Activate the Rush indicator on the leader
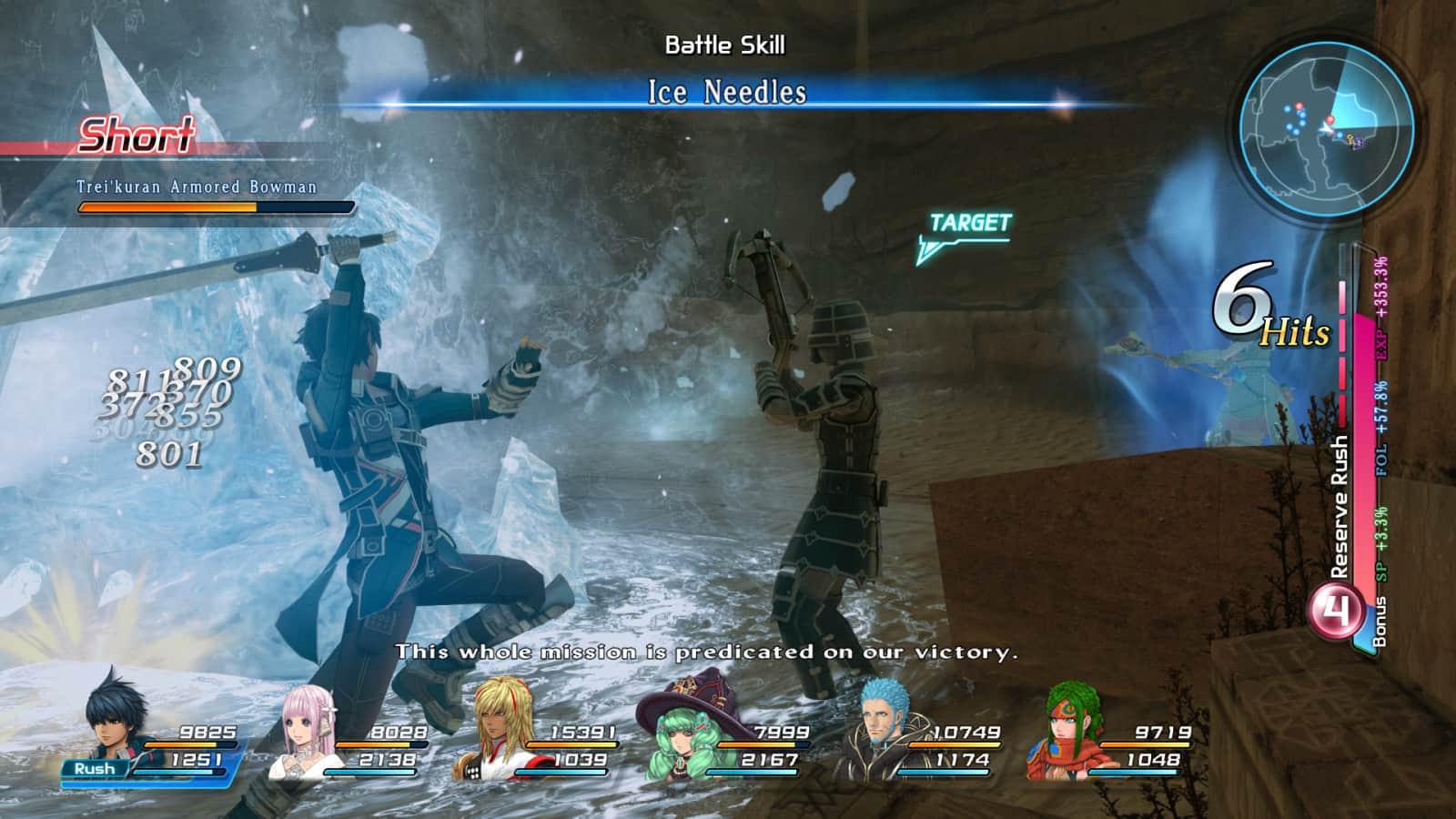 (95, 769)
